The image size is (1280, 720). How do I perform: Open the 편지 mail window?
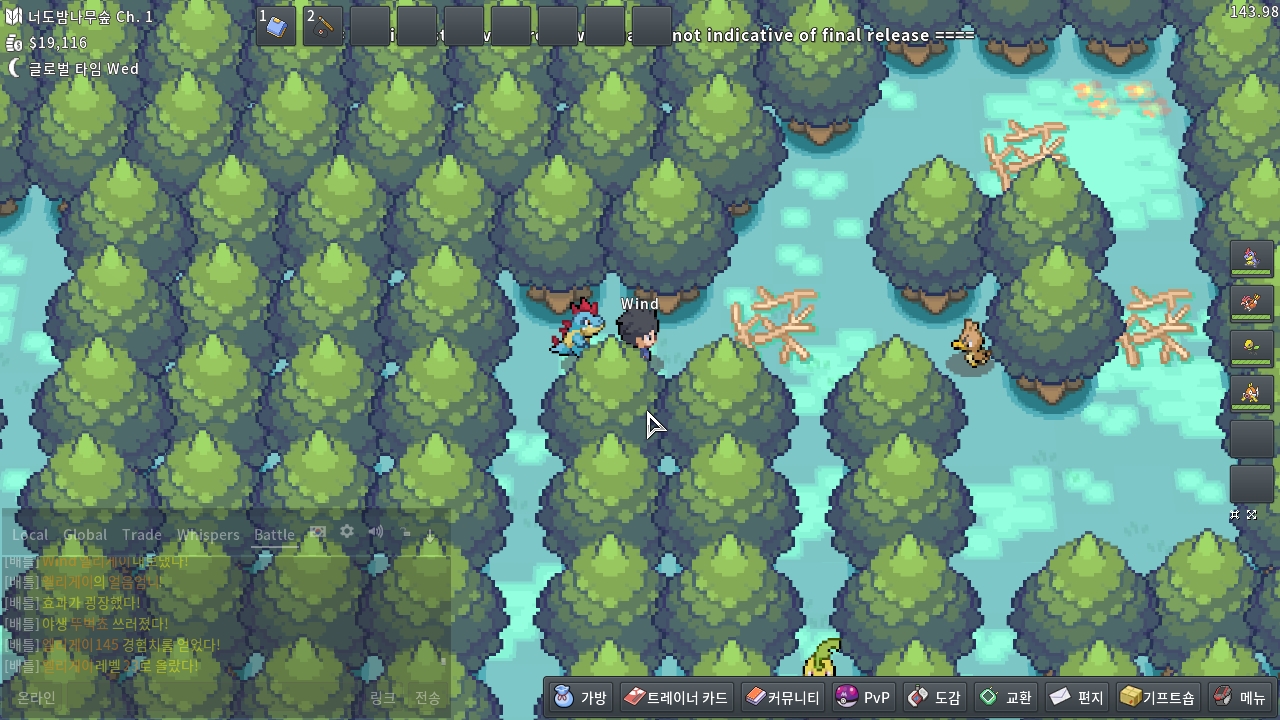1076,697
